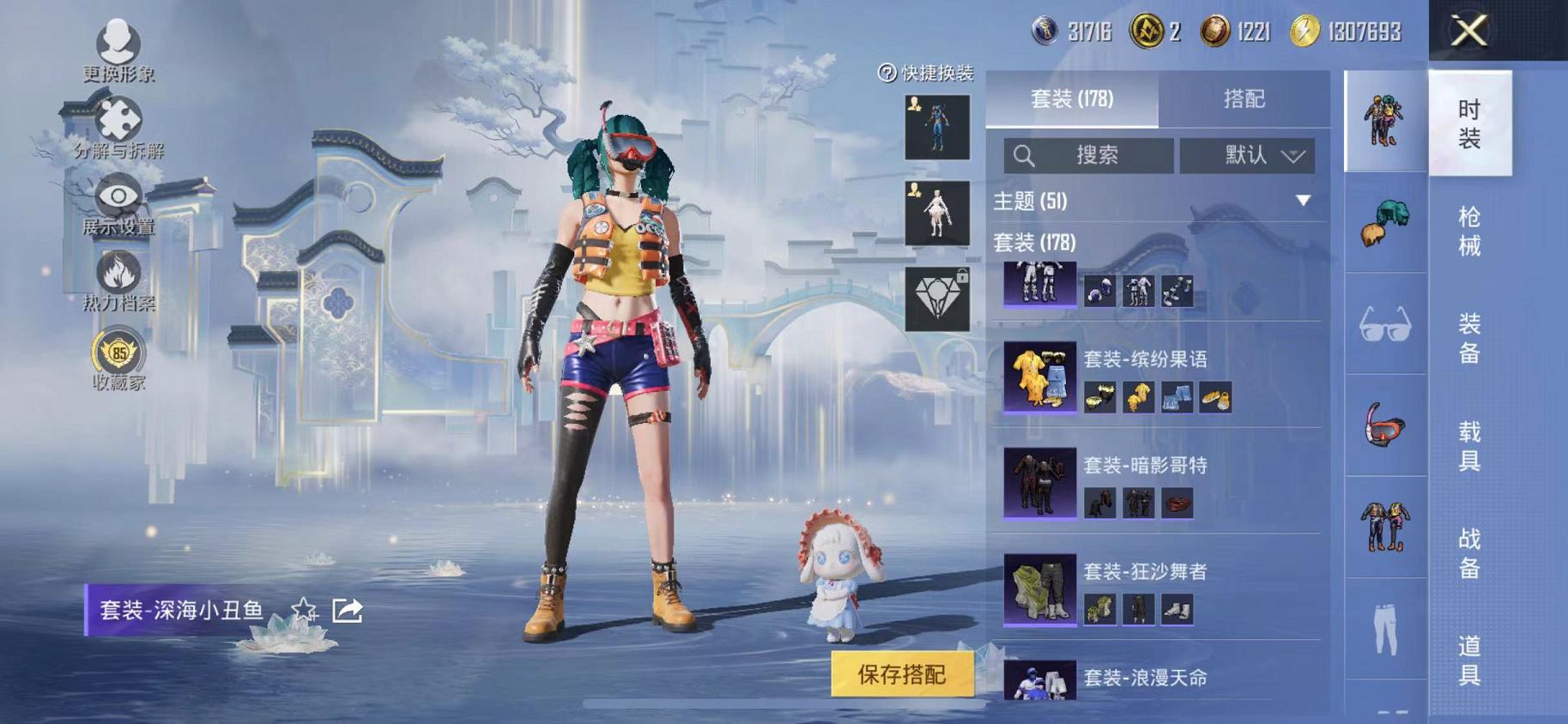Expand the 套装 (178) section header

pyautogui.click(x=1038, y=244)
